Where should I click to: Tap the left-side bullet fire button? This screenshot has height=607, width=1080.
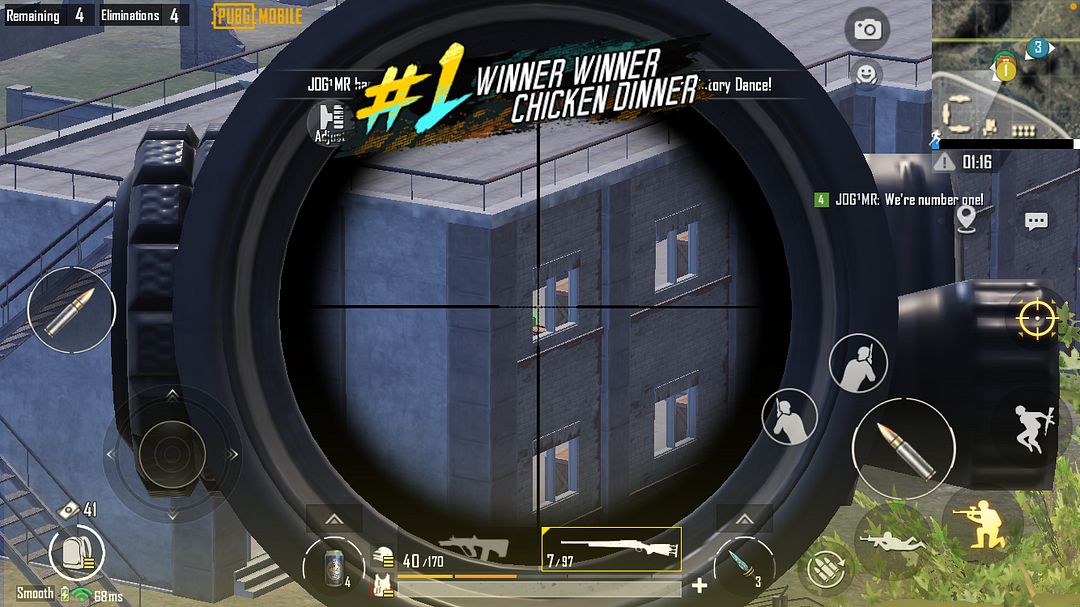tap(71, 309)
